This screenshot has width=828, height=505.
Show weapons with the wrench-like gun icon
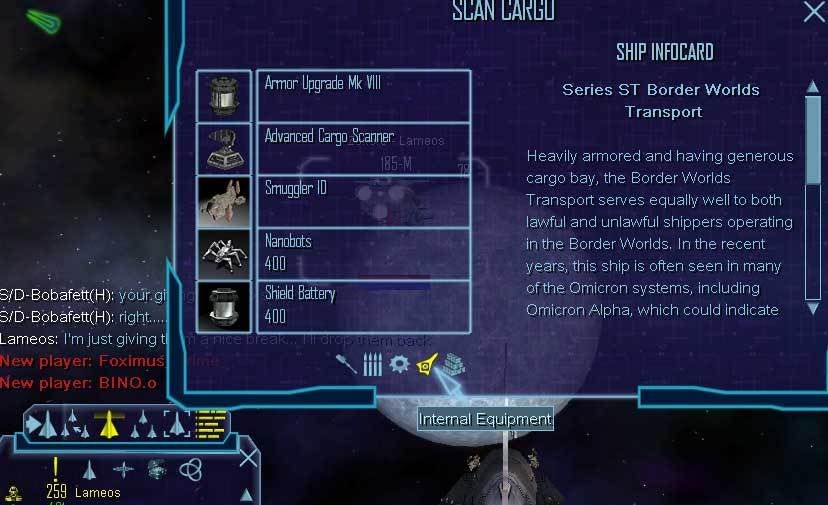[x=347, y=364]
